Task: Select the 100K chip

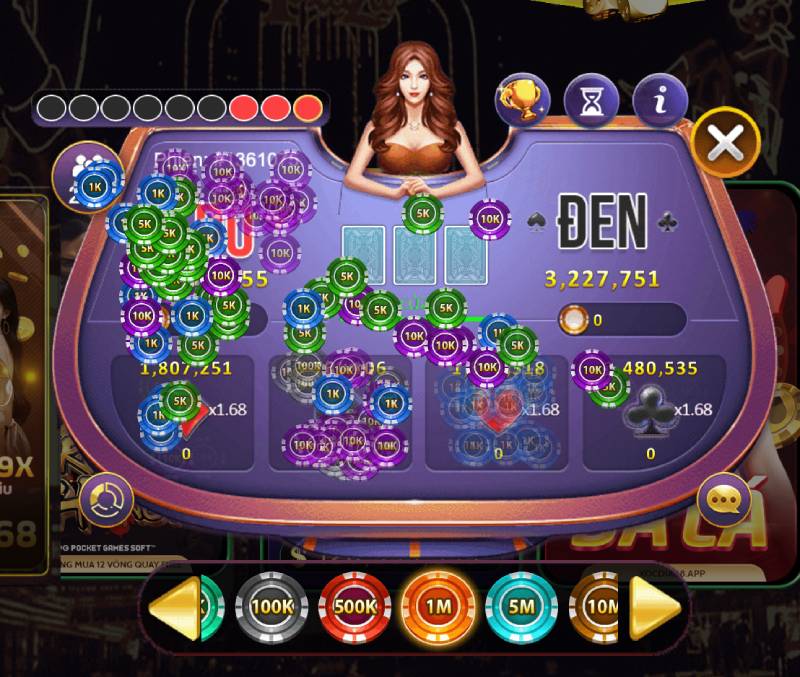Action: [271, 606]
